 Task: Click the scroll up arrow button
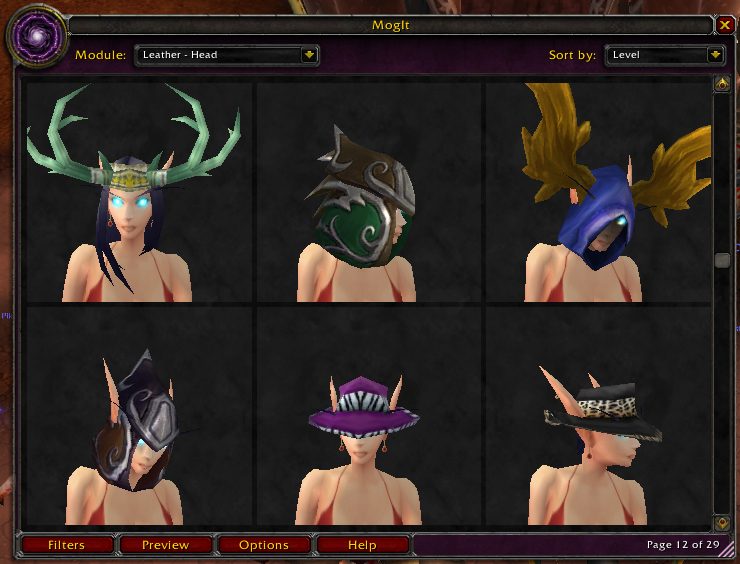click(721, 85)
